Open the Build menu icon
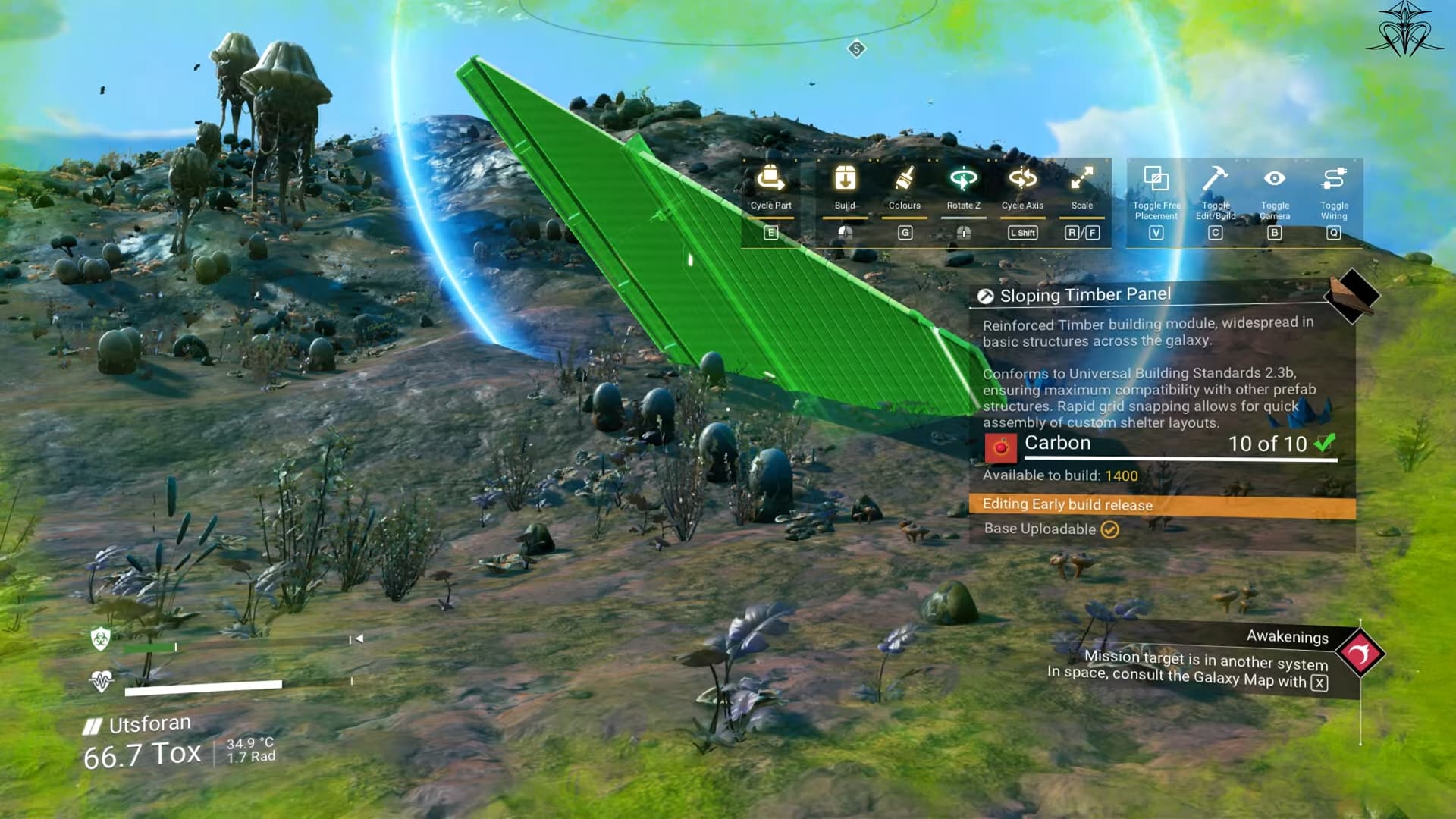This screenshot has height=819, width=1456. point(844,180)
